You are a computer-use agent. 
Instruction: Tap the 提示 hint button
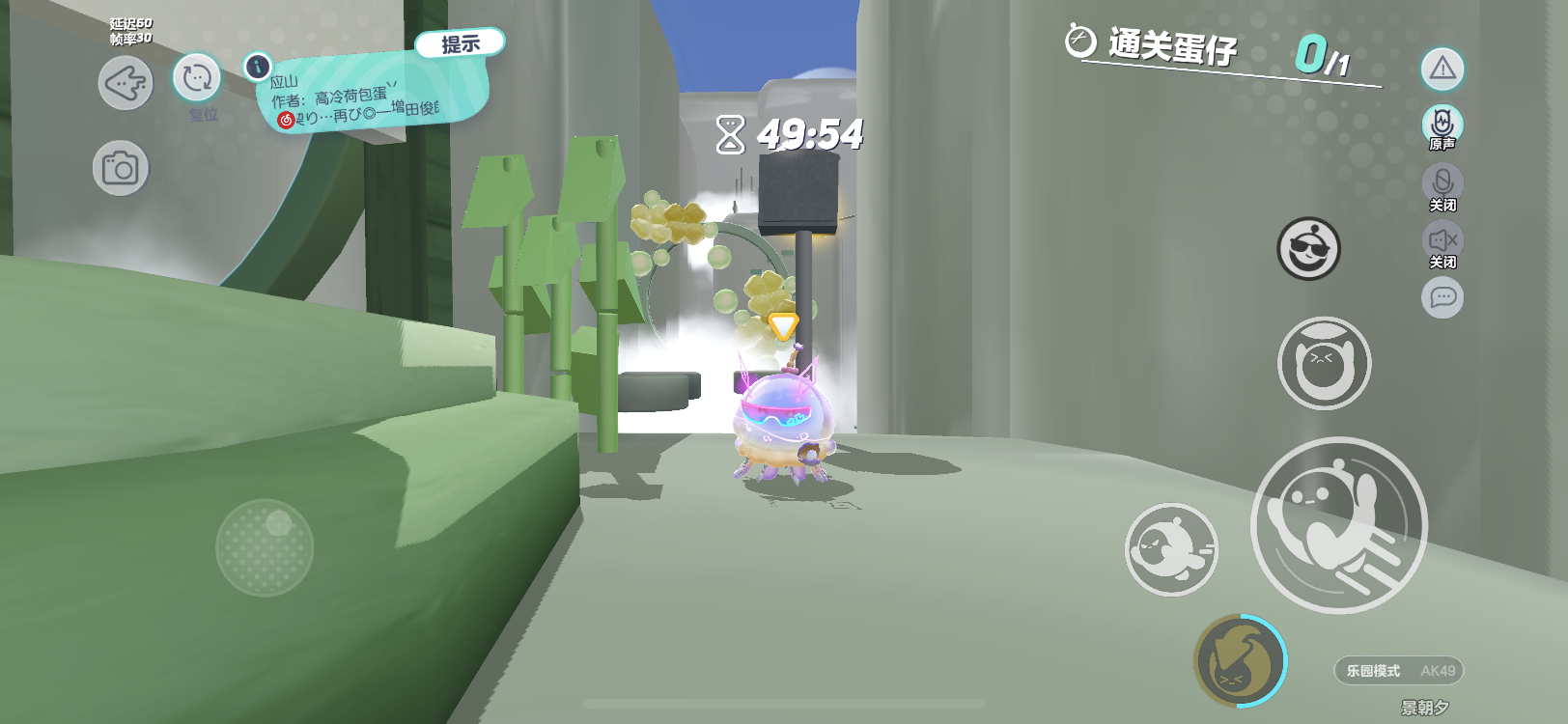(460, 43)
